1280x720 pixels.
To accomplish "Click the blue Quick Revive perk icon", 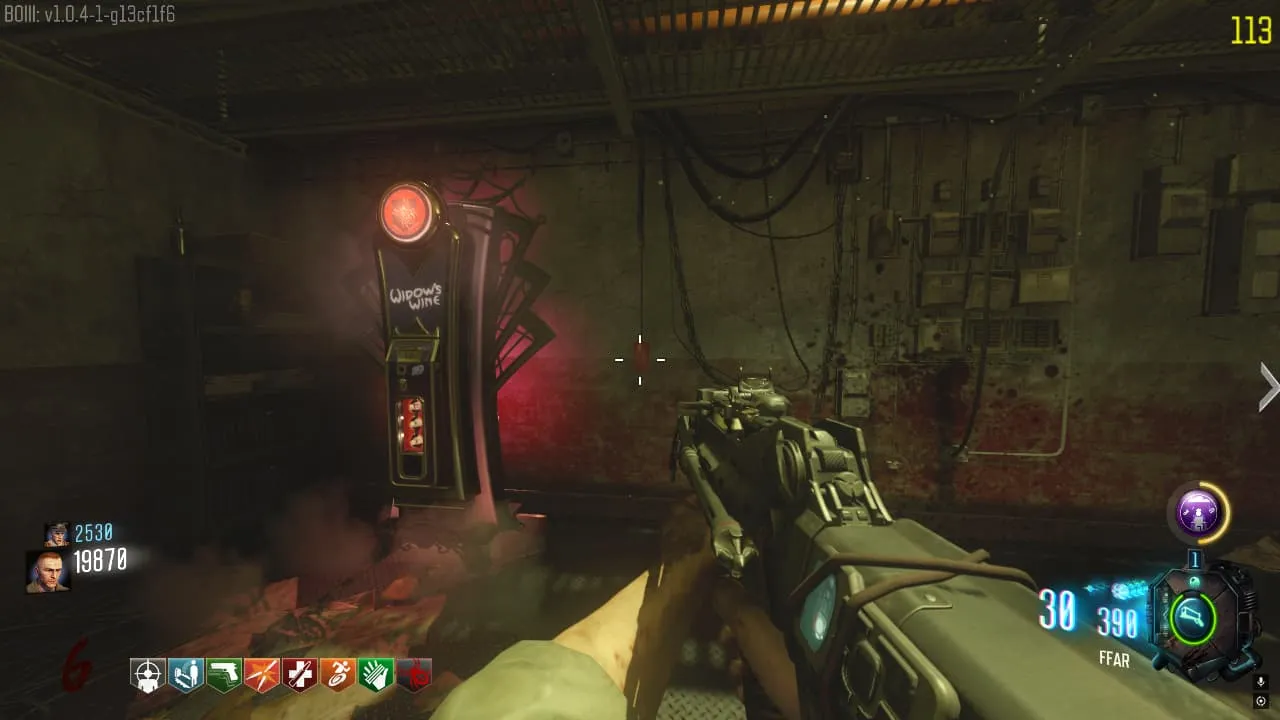I will [186, 675].
